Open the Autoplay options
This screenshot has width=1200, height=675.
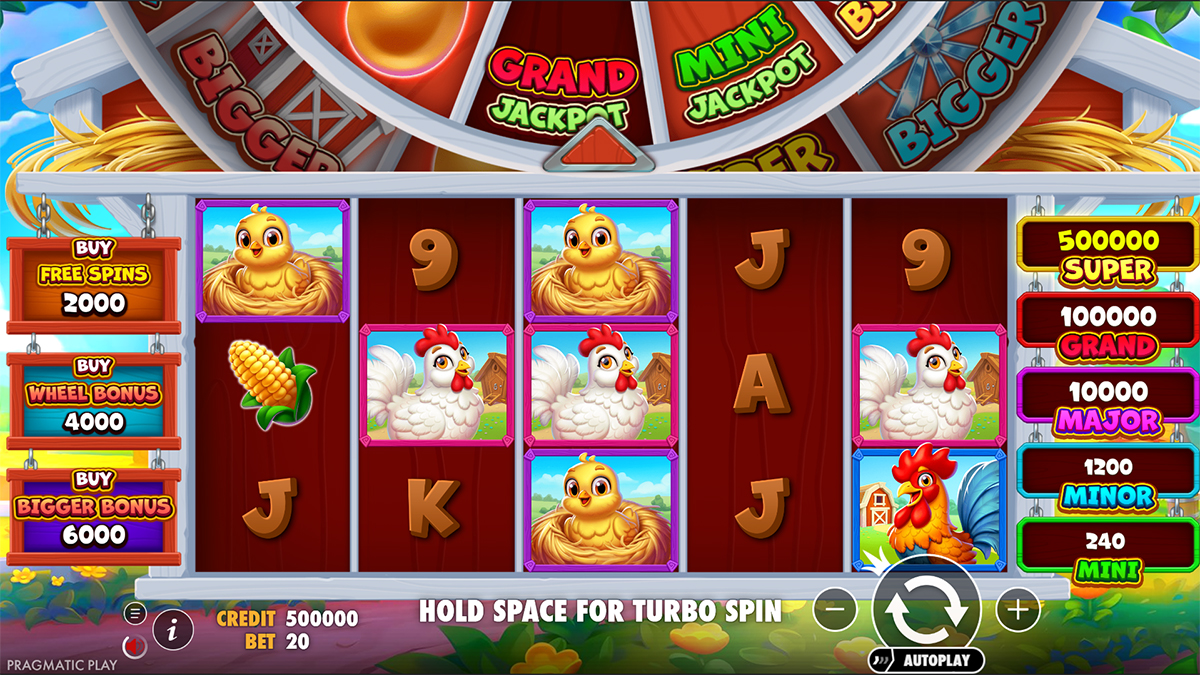coord(926,660)
